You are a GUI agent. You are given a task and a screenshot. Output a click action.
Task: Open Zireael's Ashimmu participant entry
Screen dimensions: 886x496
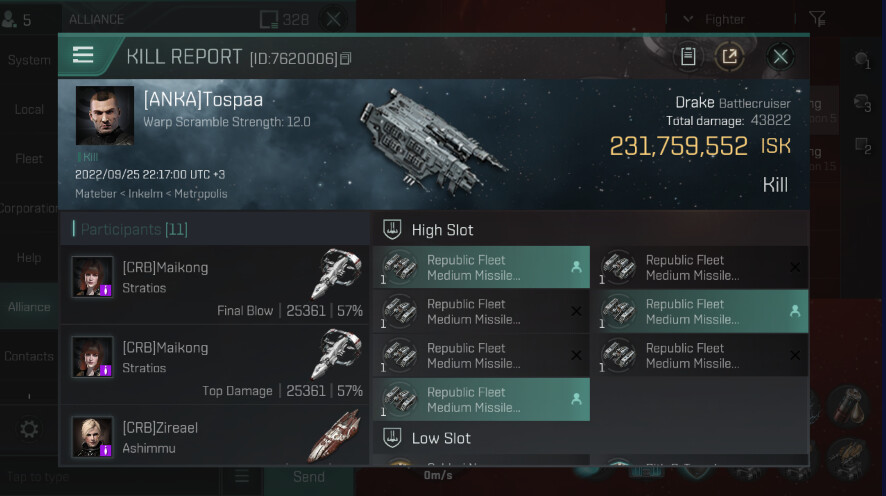tap(215, 437)
